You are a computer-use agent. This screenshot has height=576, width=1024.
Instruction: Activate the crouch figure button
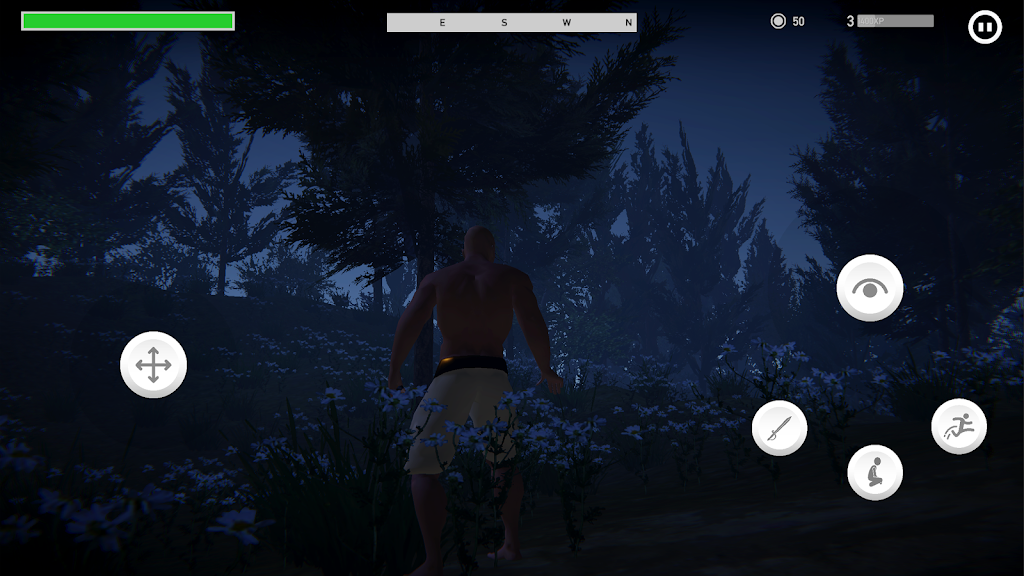875,472
